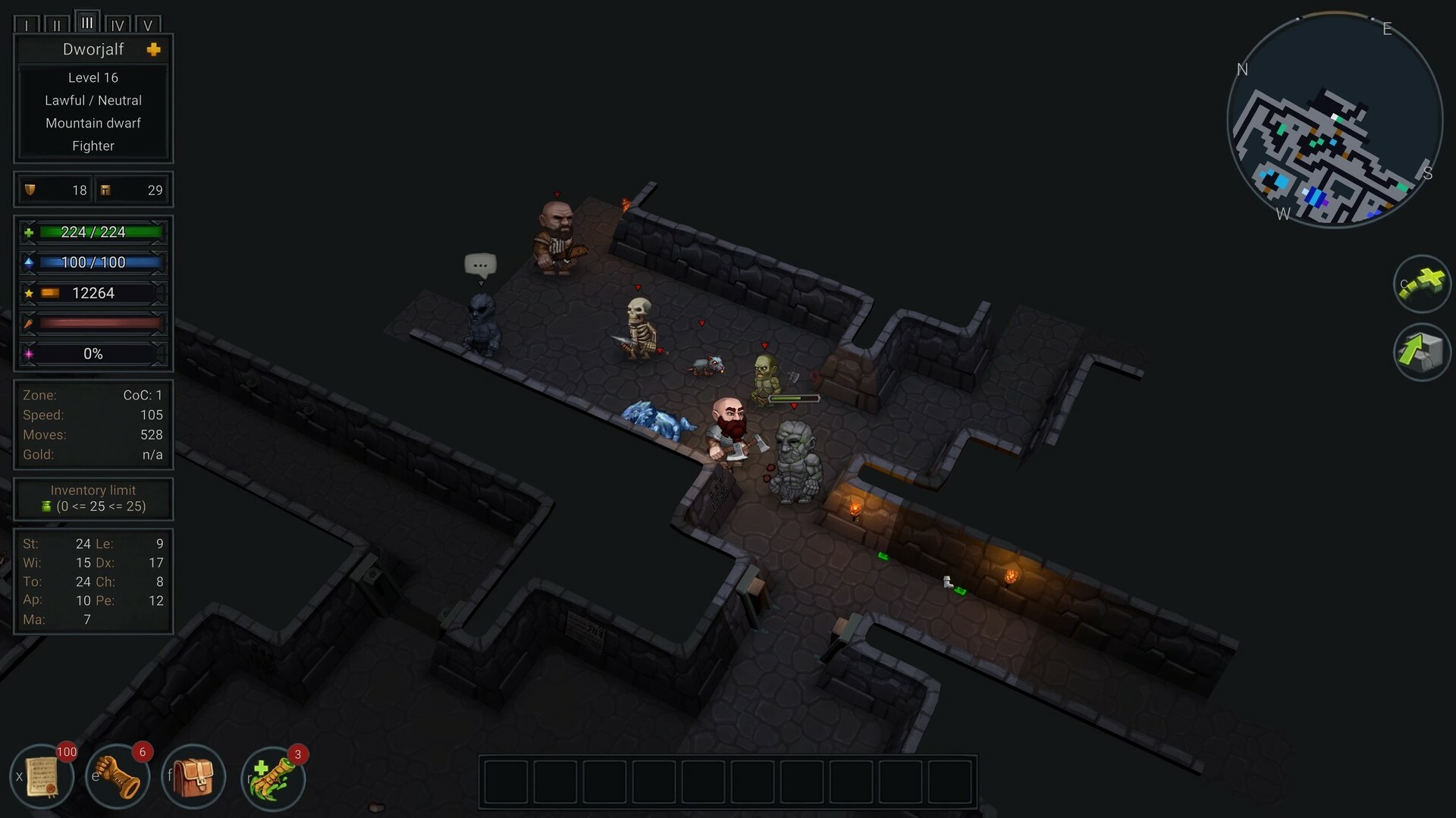Click the star icon beside the 12264 experience value
Image resolution: width=1456 pixels, height=818 pixels.
(29, 293)
